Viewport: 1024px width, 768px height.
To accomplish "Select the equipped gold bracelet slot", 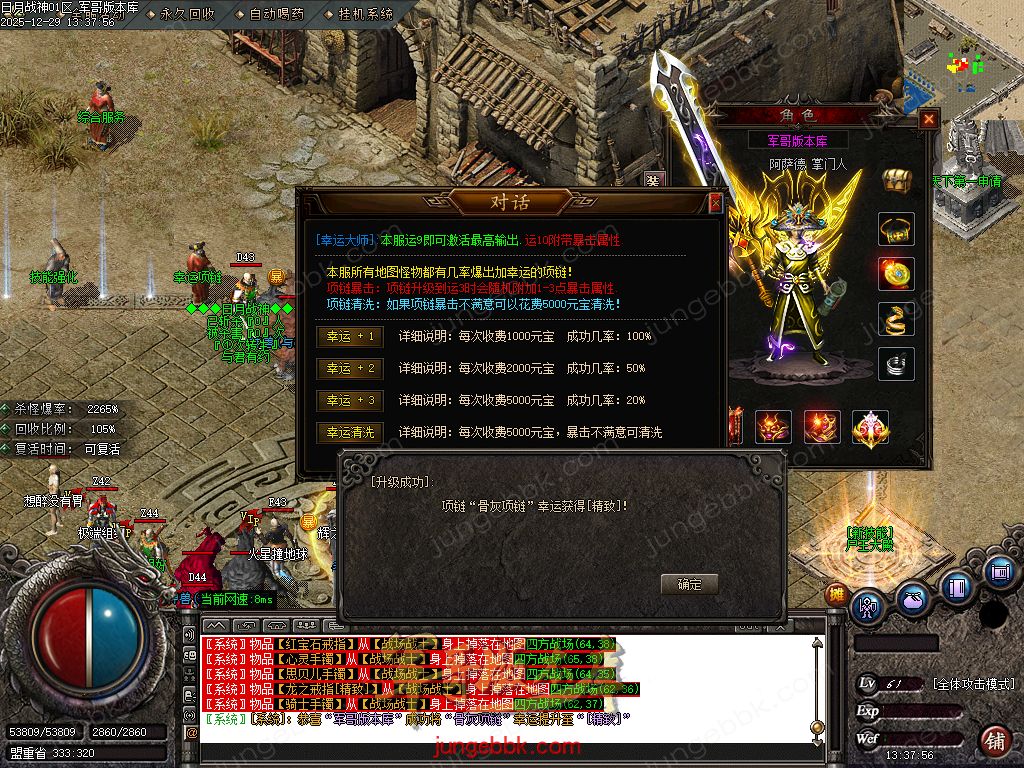I will (x=896, y=229).
